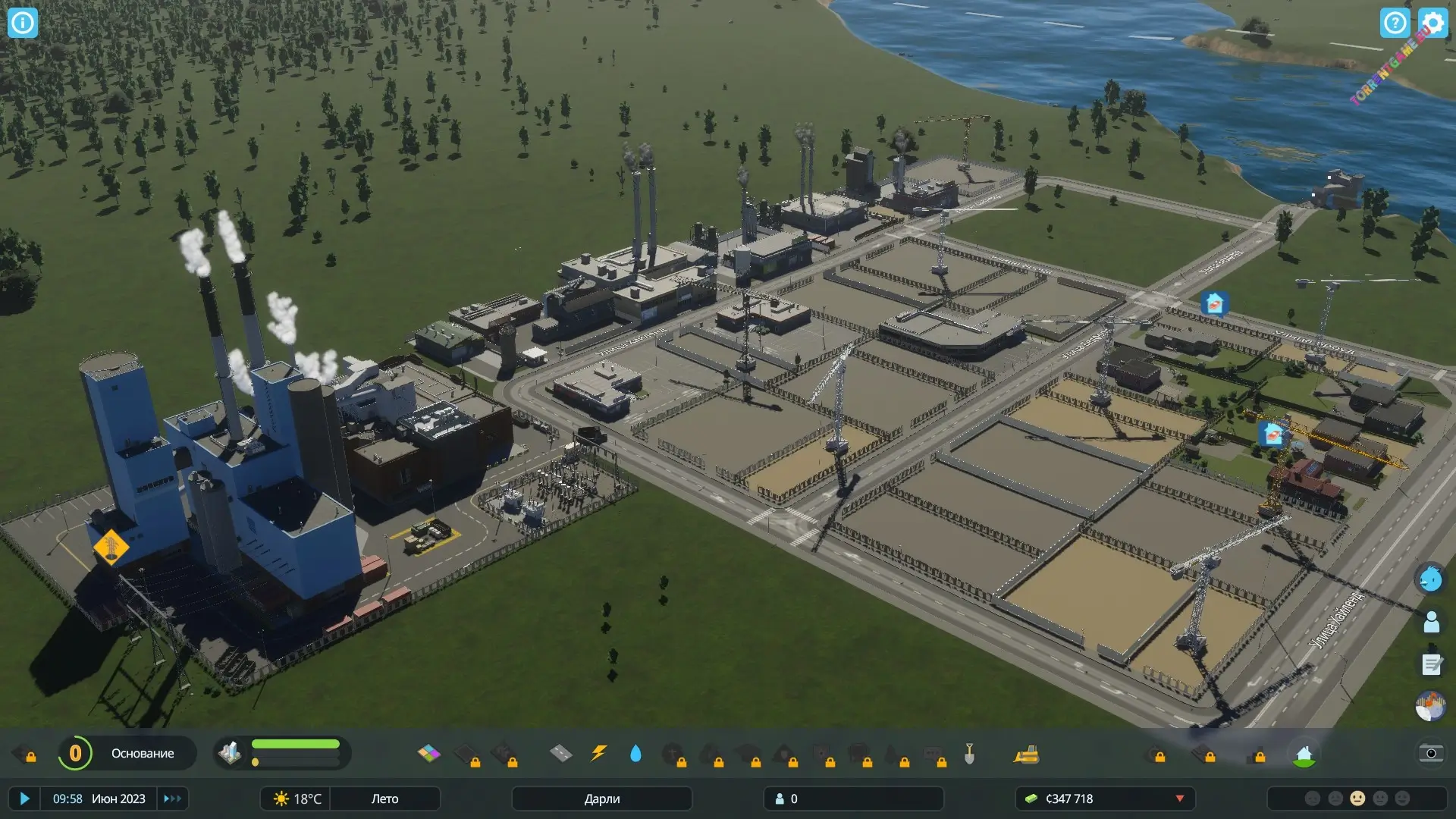Open the help question mark menu
The height and width of the screenshot is (819, 1456).
[x=1395, y=23]
